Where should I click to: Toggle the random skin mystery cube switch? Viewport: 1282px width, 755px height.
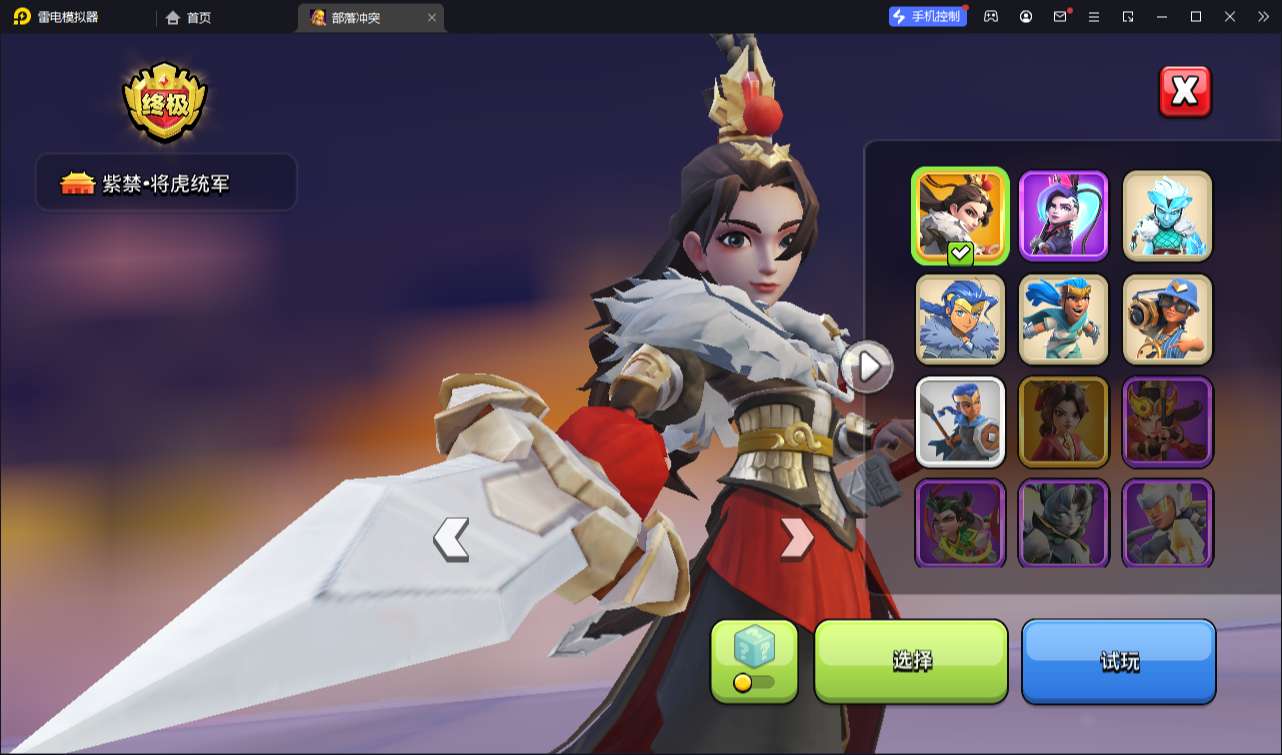(754, 682)
